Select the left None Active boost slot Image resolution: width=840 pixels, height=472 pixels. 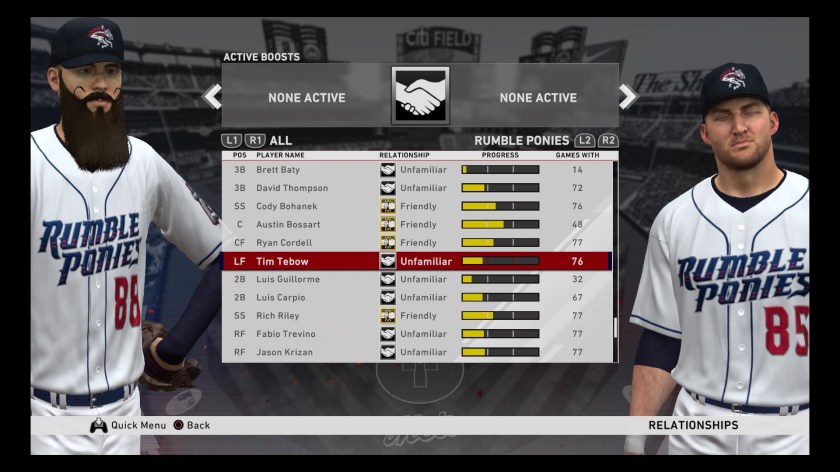pos(306,98)
